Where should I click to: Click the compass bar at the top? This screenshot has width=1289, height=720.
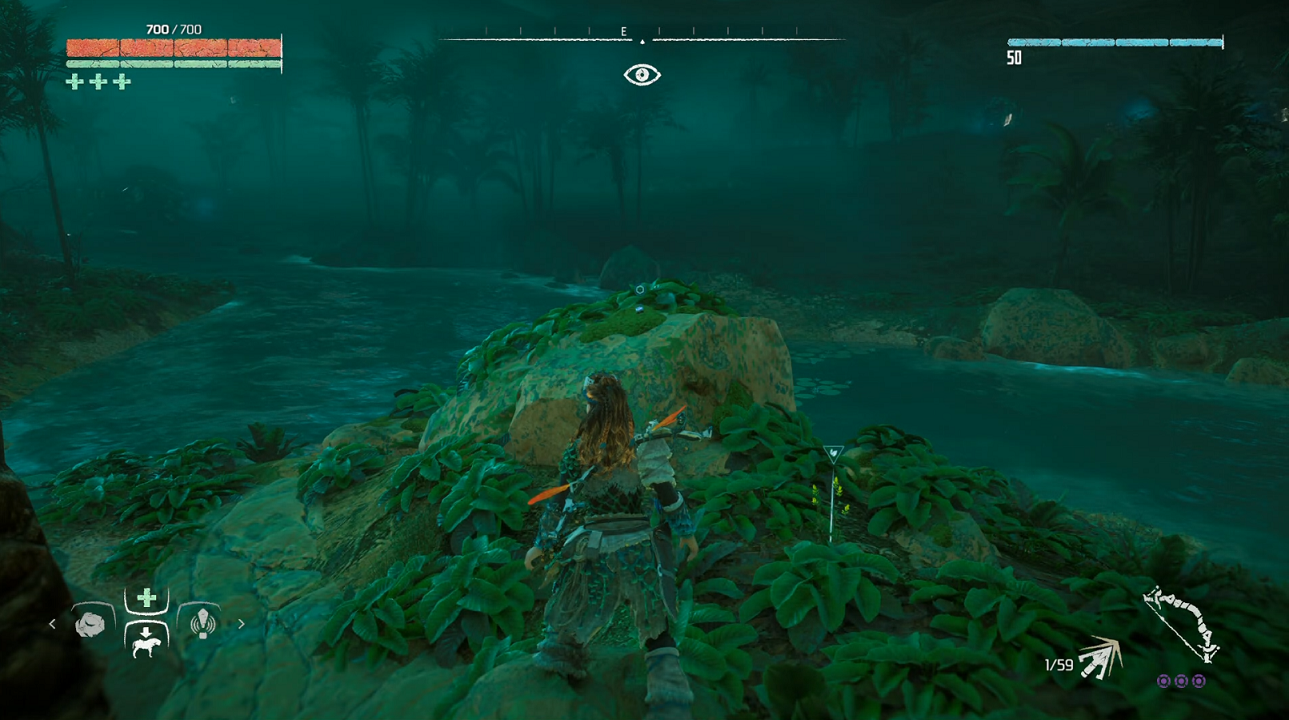pyautogui.click(x=642, y=37)
